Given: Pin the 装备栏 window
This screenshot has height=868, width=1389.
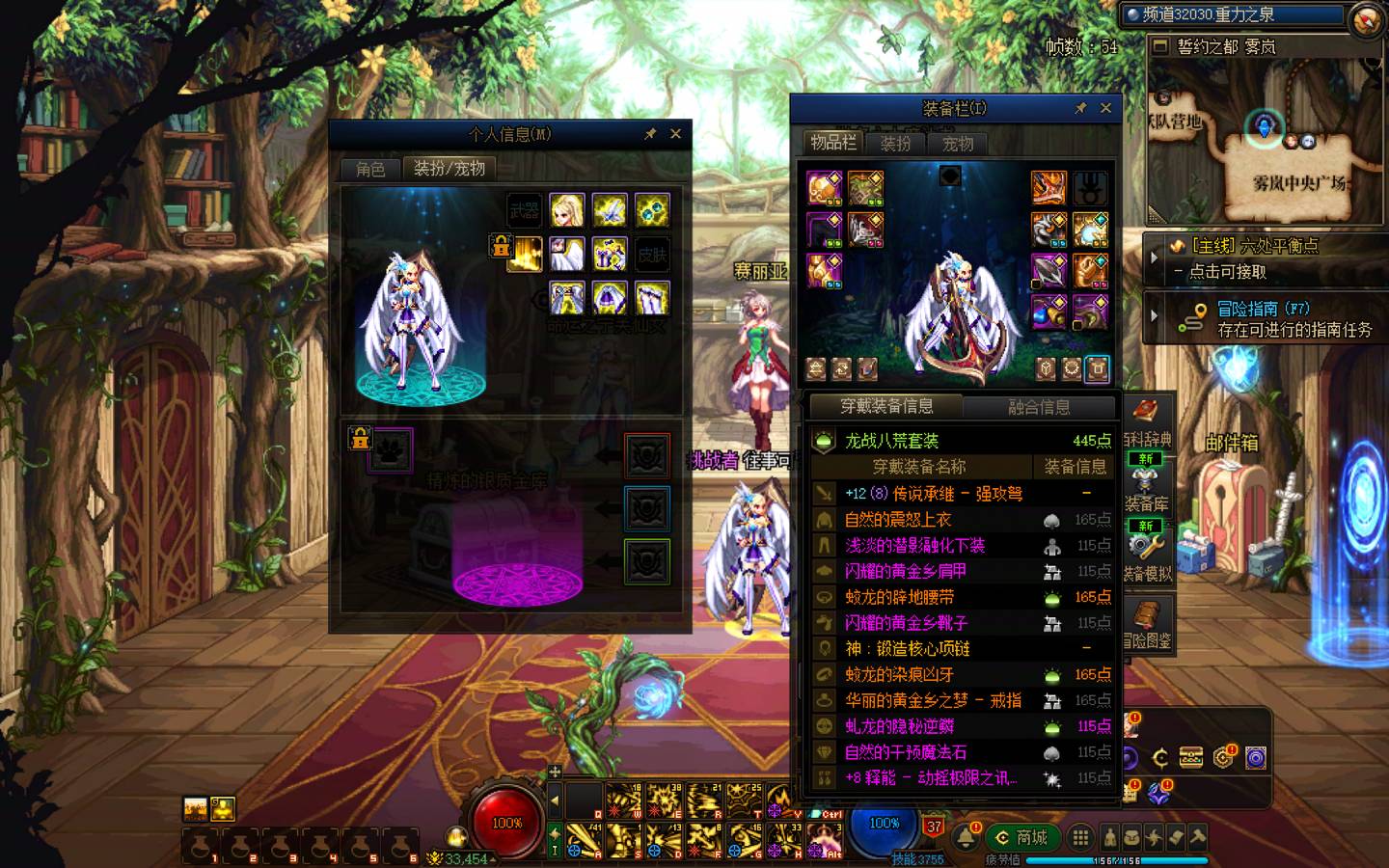Looking at the screenshot, I should [x=1080, y=108].
